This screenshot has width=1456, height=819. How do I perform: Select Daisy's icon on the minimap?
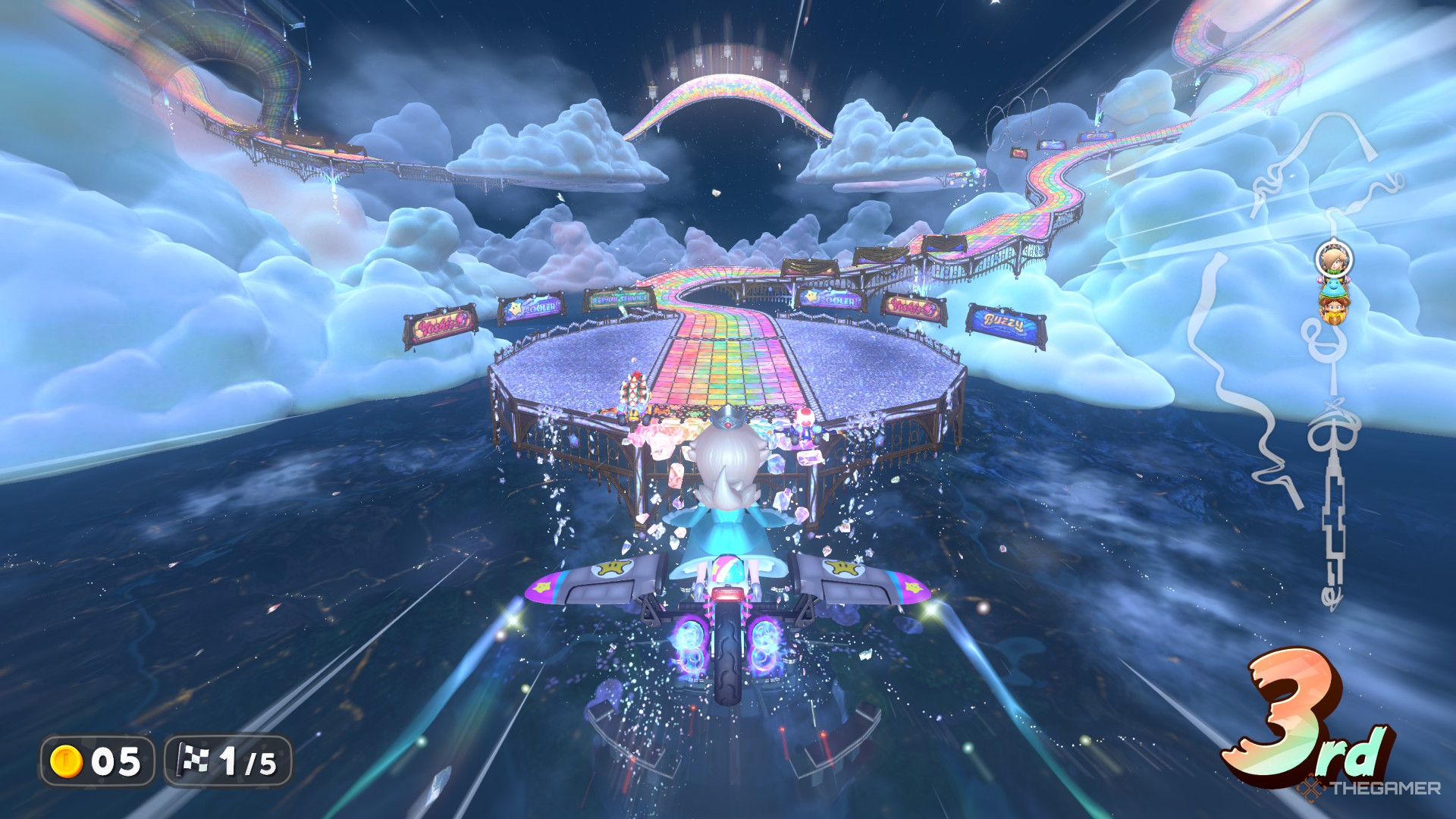point(1334,309)
